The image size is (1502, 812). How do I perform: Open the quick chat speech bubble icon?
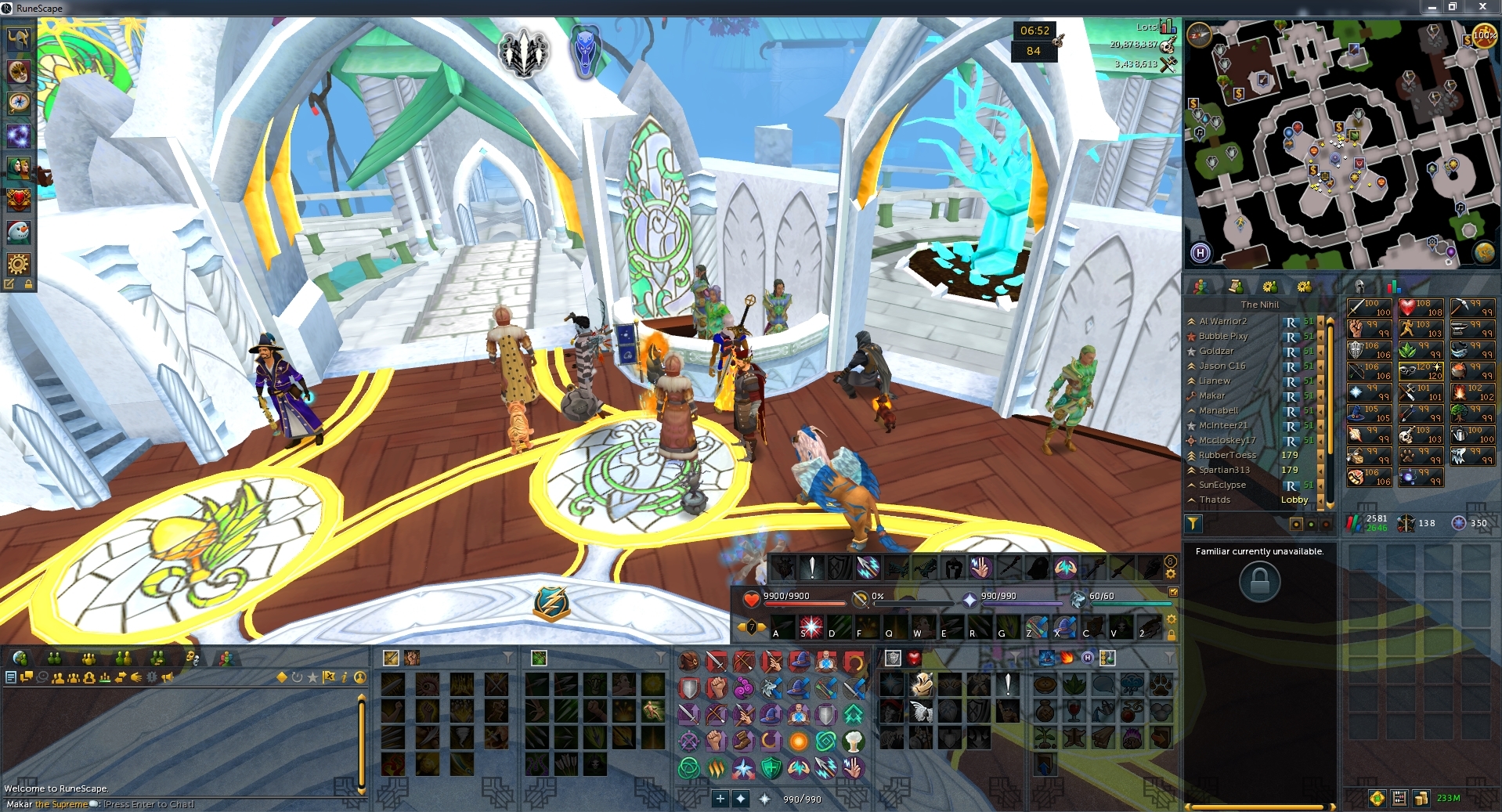pos(26,678)
